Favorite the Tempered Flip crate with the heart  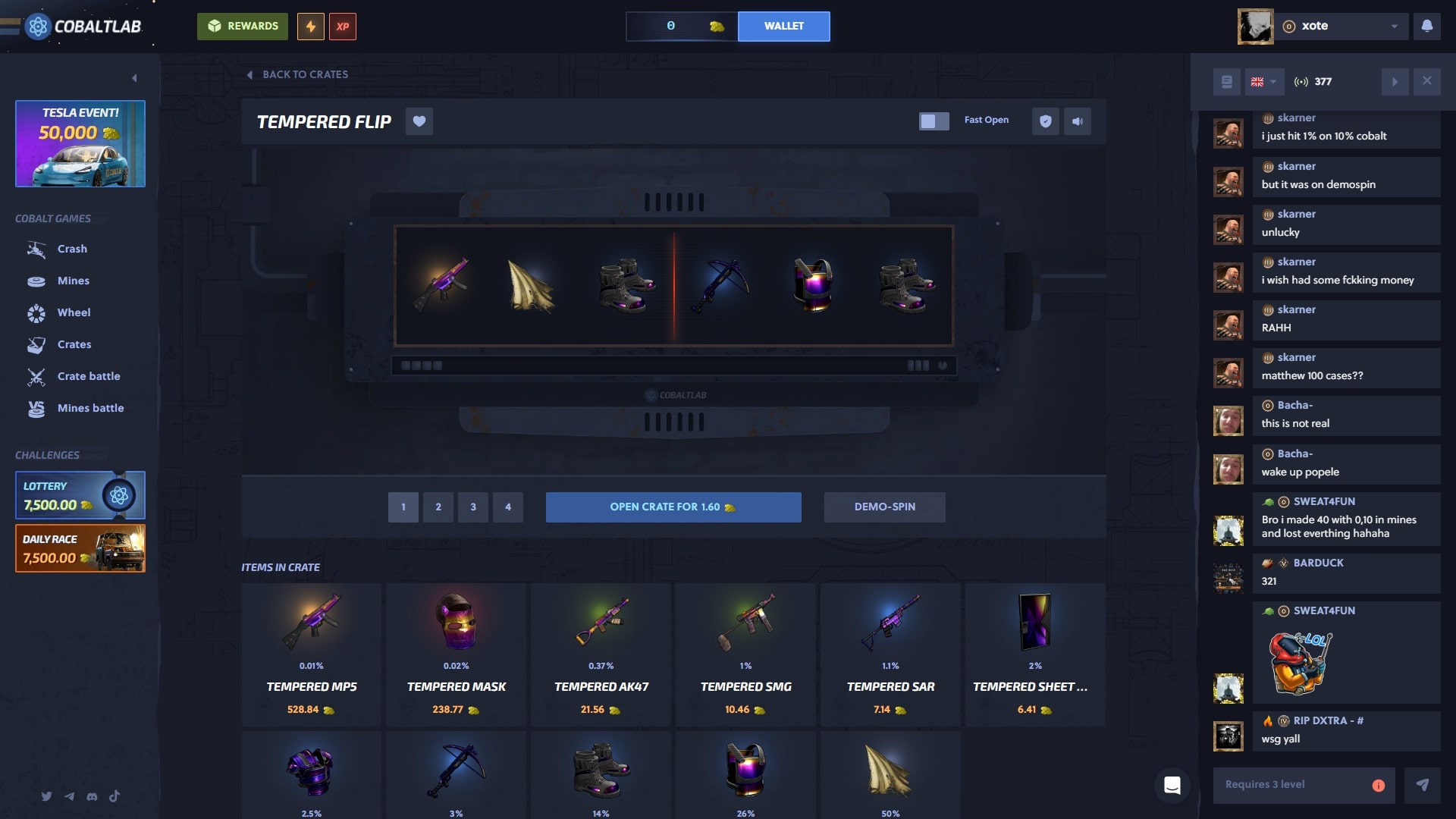tap(419, 121)
